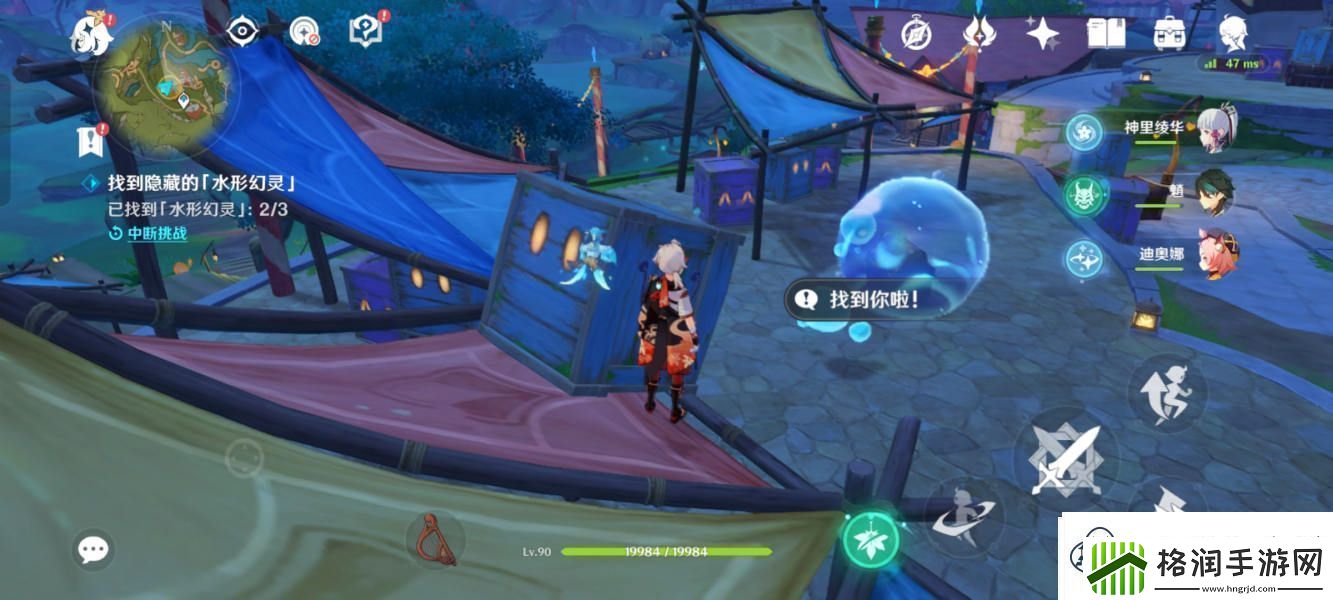1333x600 pixels.
Task: Open the compass events icon
Action: pos(916,33)
